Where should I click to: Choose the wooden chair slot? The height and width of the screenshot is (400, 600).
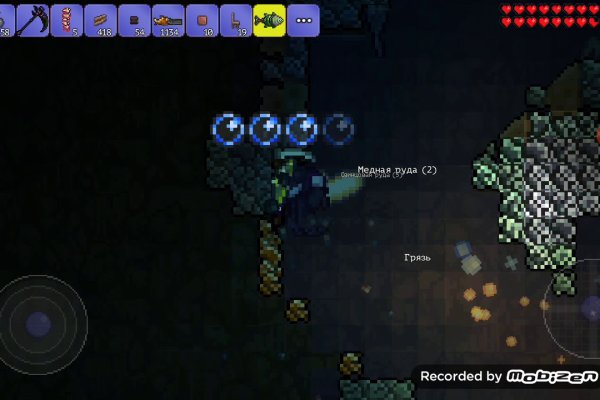tap(236, 18)
